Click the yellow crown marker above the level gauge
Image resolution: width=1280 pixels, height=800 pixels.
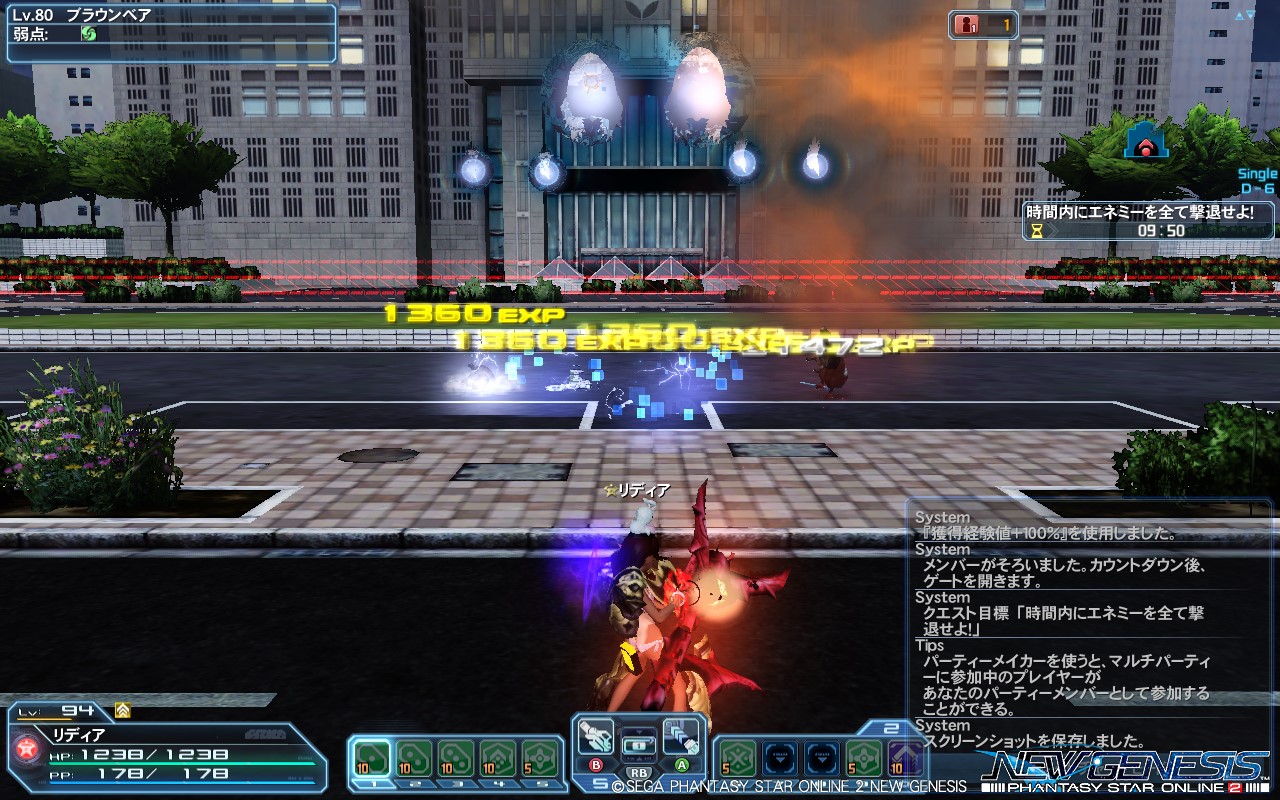tap(124, 710)
